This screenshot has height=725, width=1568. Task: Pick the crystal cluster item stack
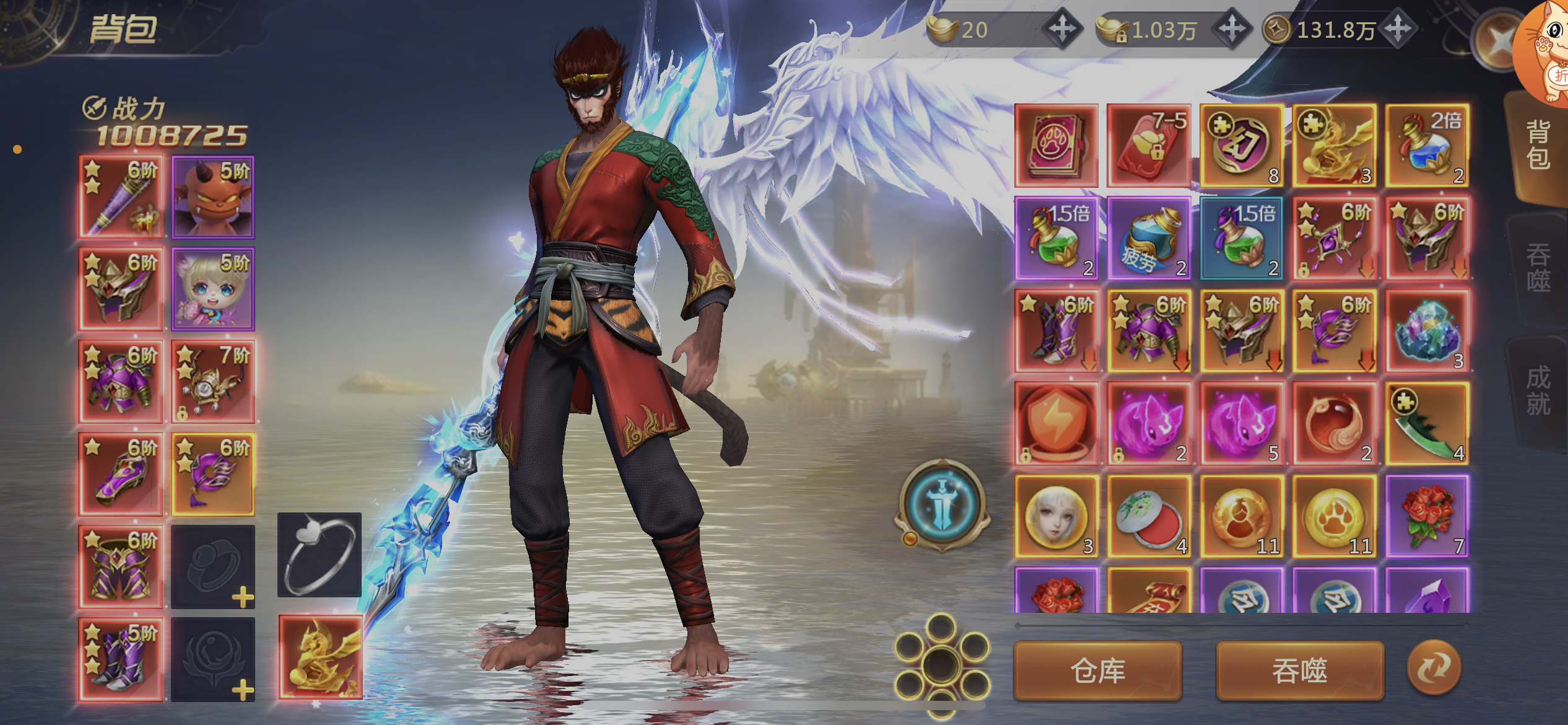pyautogui.click(x=1427, y=331)
